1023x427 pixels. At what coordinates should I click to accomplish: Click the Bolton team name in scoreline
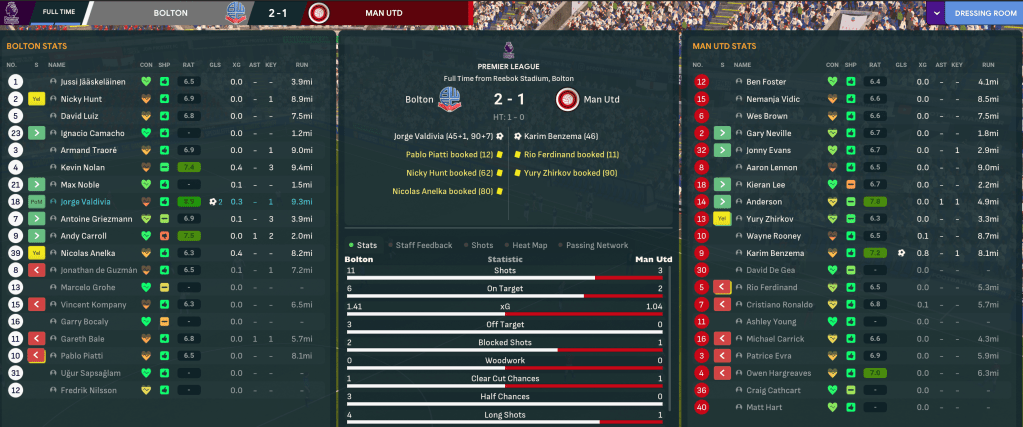coord(419,100)
